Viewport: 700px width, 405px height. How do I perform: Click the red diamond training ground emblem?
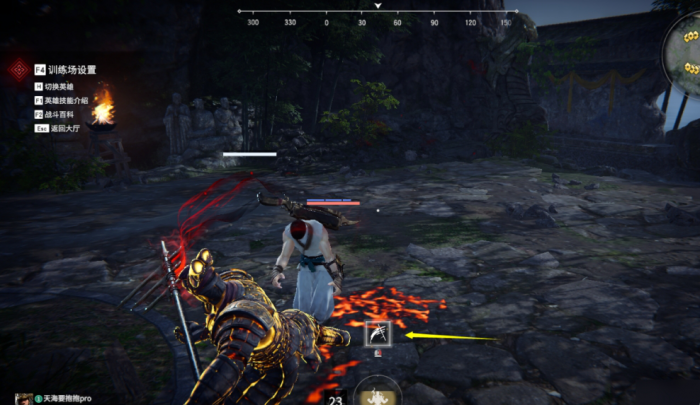pyautogui.click(x=18, y=70)
